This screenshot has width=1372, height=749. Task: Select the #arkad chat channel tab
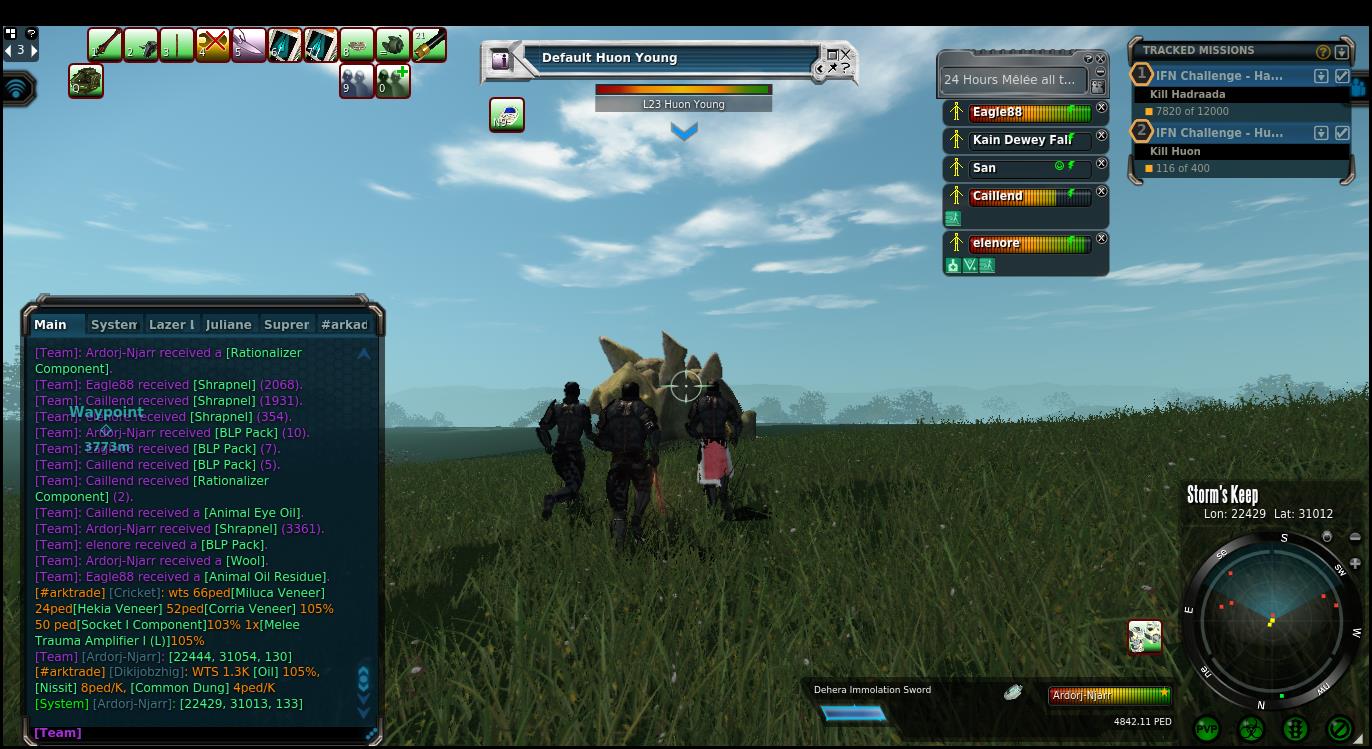(344, 325)
